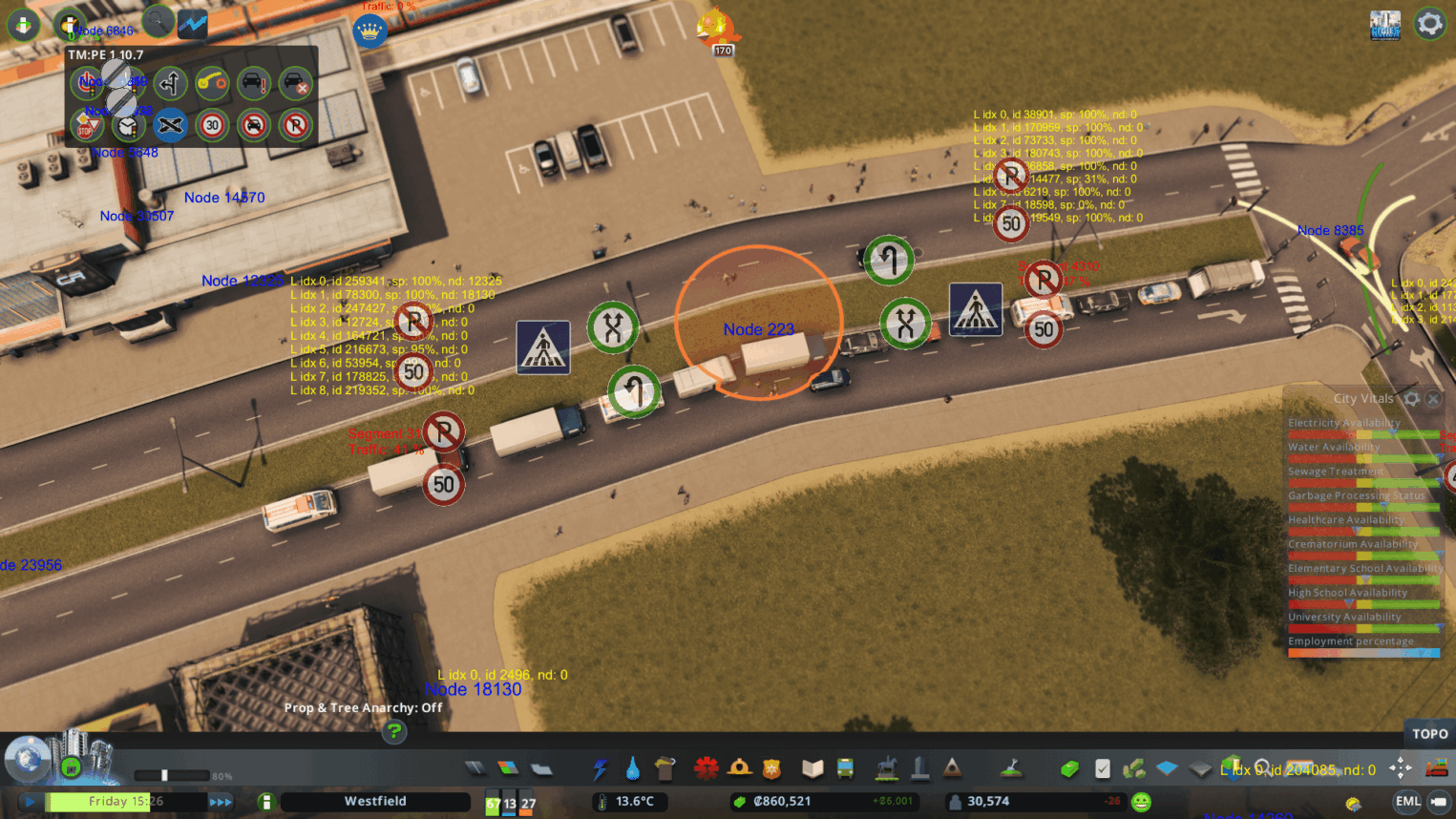The image size is (1456, 819).
Task: Open the Public Transport bus menu
Action: pyautogui.click(x=845, y=768)
